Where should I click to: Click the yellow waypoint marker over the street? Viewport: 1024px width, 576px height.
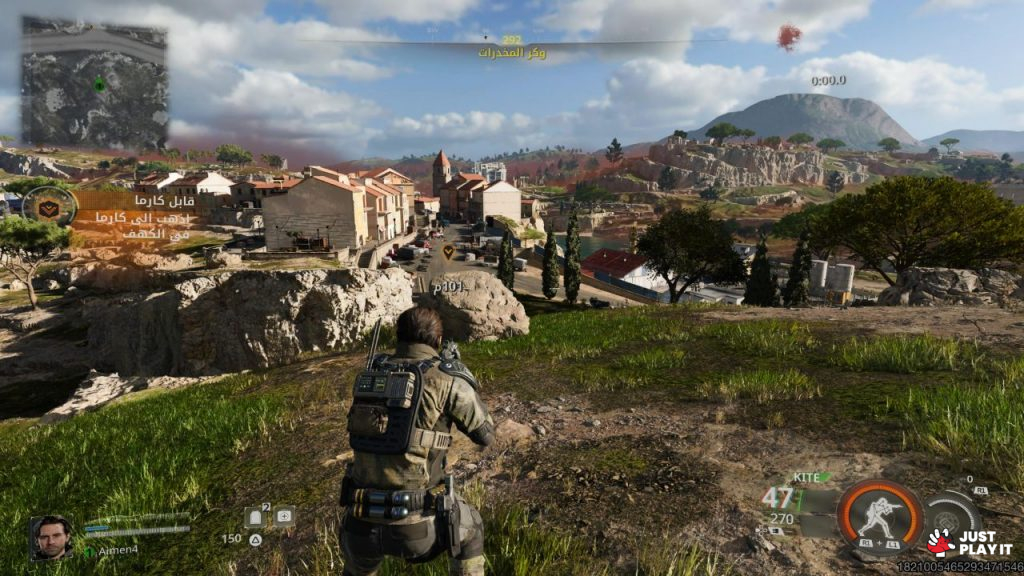point(448,250)
